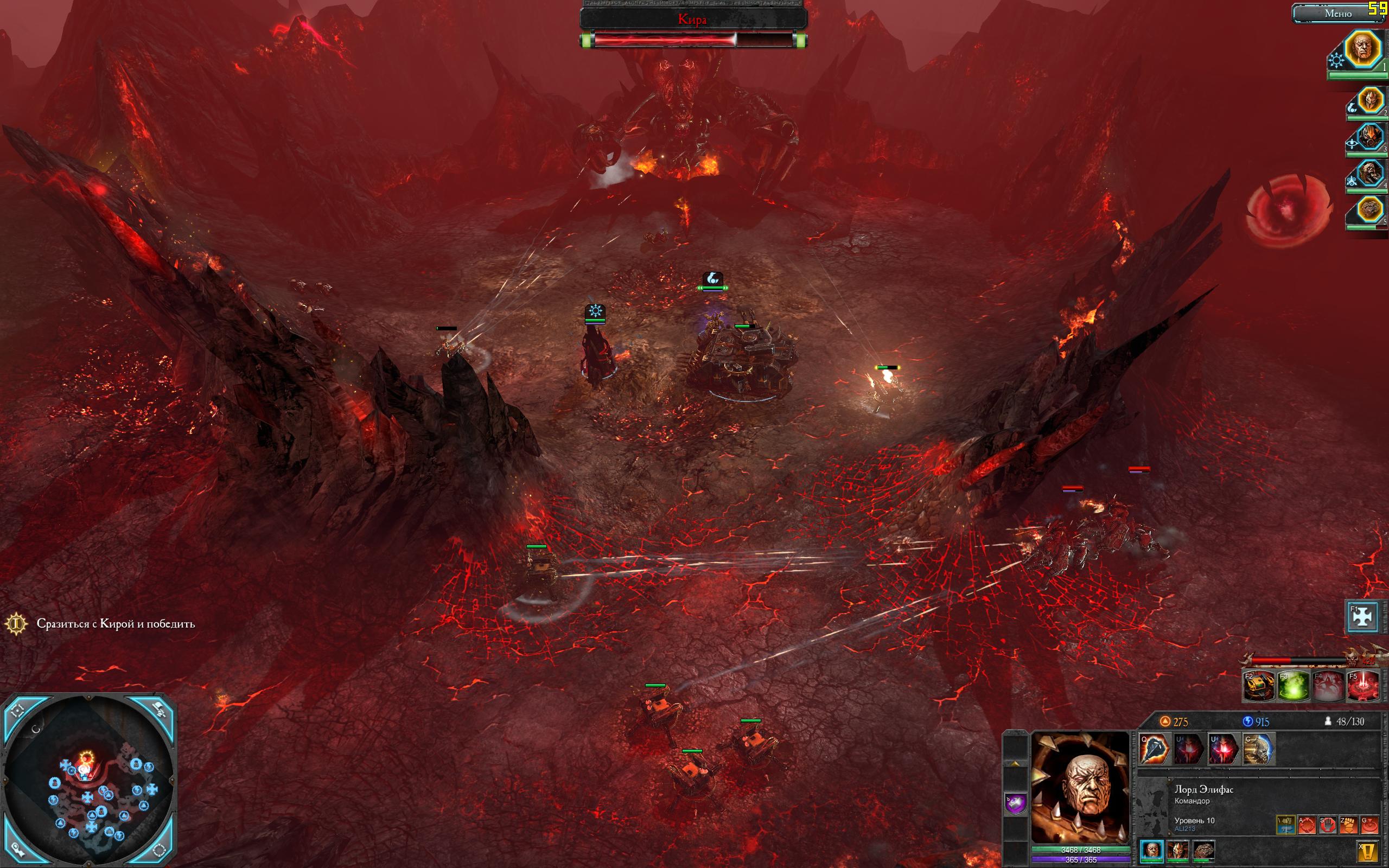Open the iron cross button marked F1
The width and height of the screenshot is (1389, 868).
(x=1362, y=616)
